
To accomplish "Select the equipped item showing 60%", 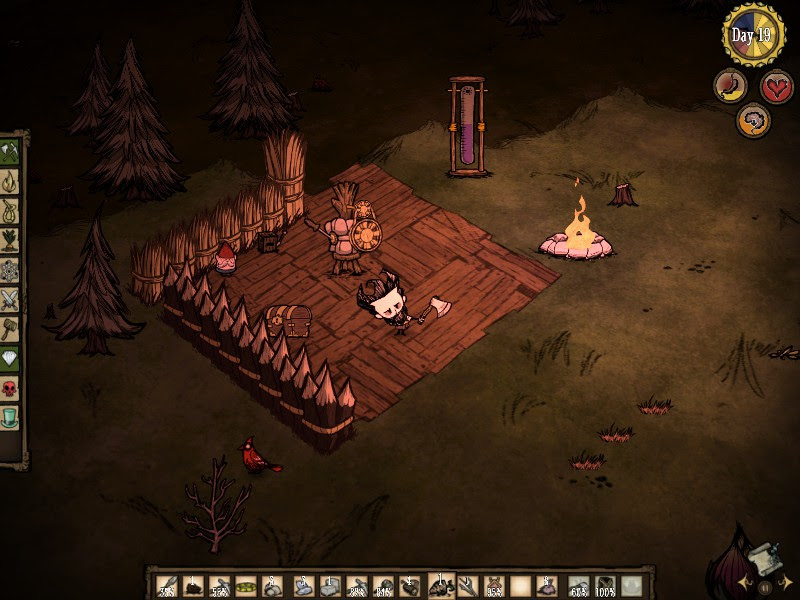I will coord(578,586).
